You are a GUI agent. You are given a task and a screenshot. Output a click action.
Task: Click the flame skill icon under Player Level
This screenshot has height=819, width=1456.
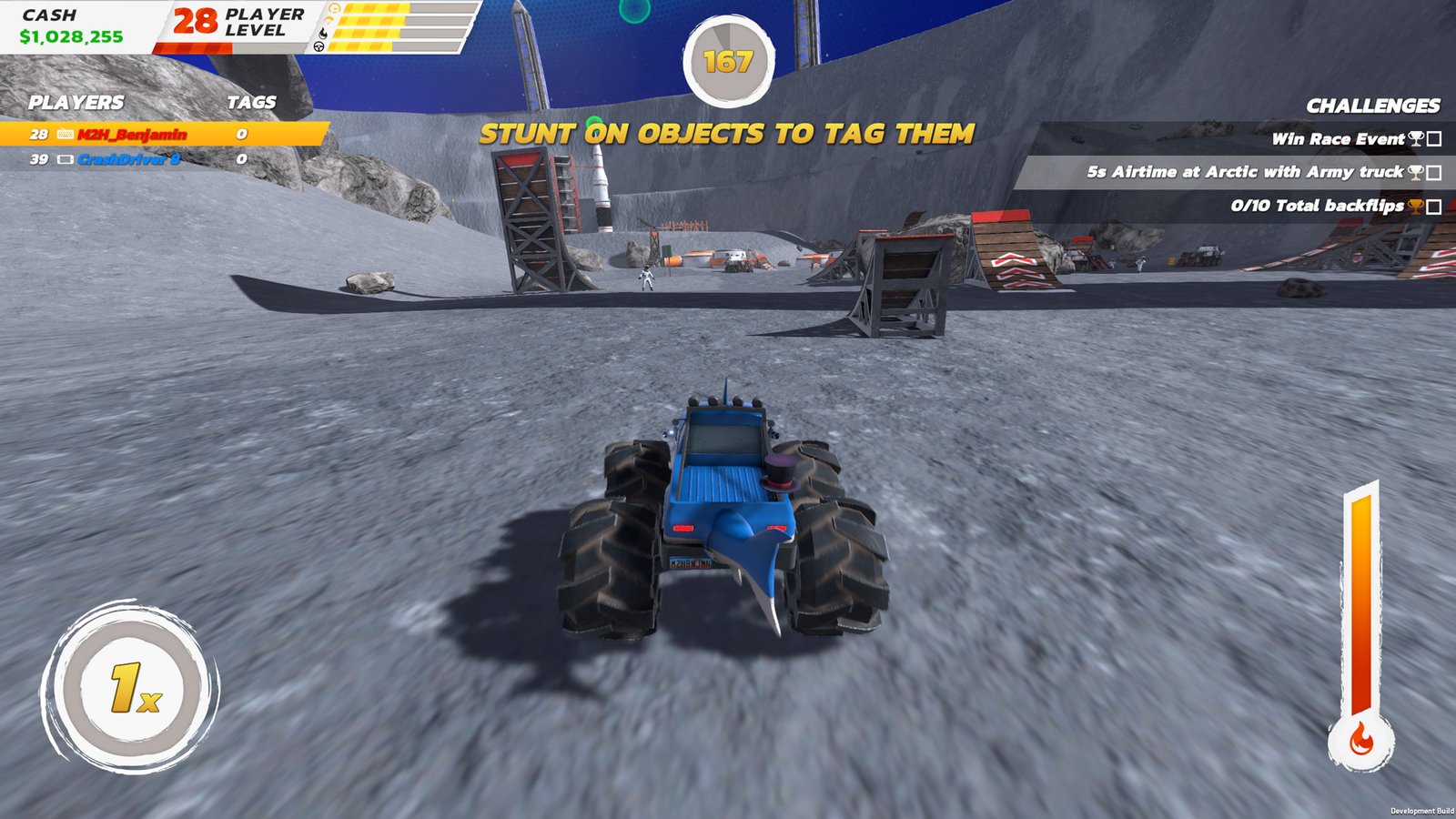(322, 33)
